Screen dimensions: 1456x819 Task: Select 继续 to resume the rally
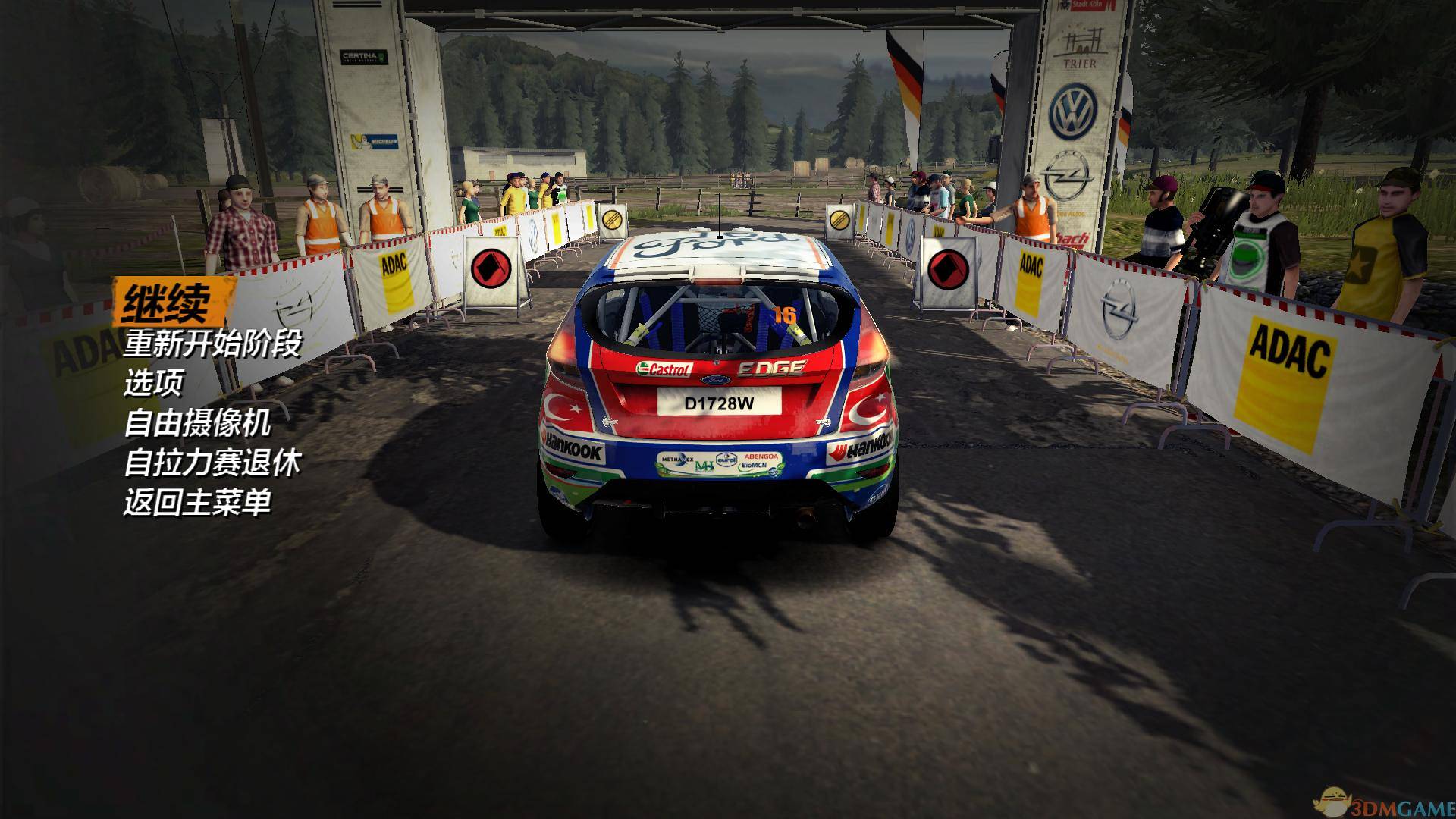click(x=168, y=303)
